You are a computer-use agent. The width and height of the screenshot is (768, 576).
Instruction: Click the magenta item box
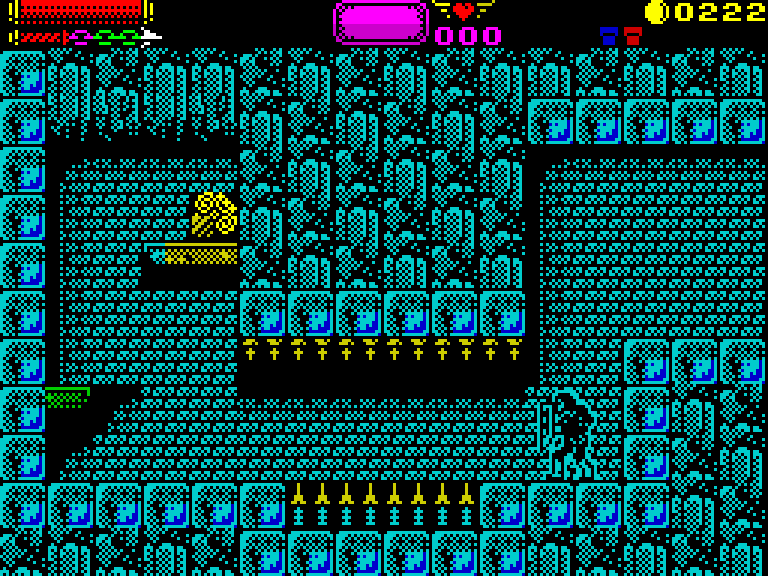[381, 21]
